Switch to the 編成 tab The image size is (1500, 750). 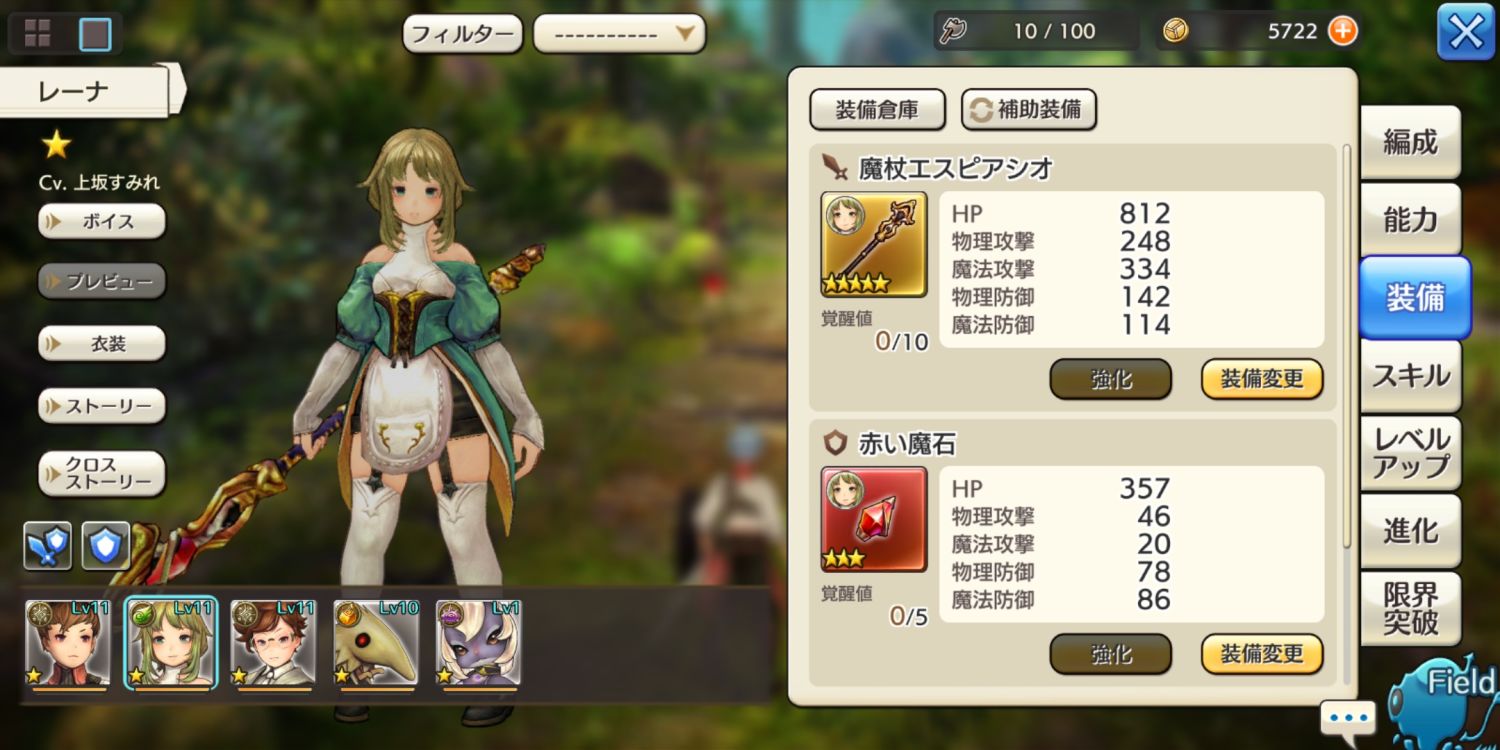click(1410, 142)
